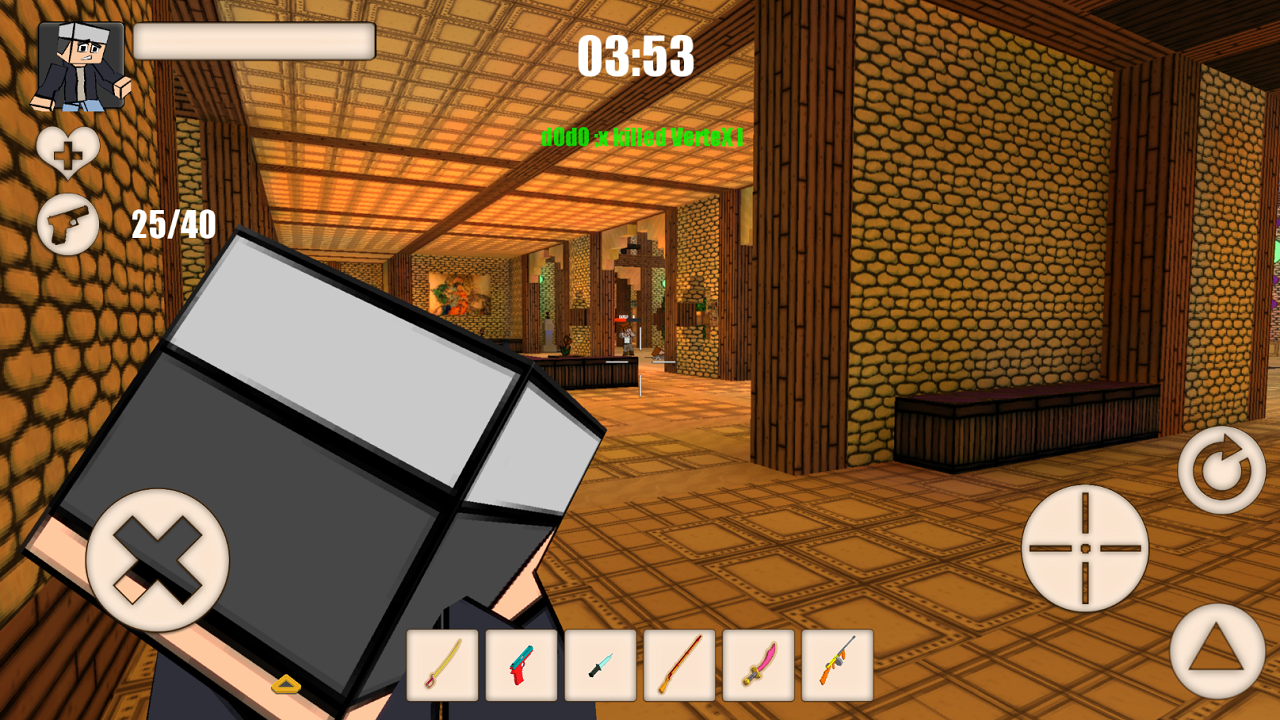Viewport: 1280px width, 720px height.
Task: Tap the center of the crosshair reticle
Action: (x=1085, y=548)
